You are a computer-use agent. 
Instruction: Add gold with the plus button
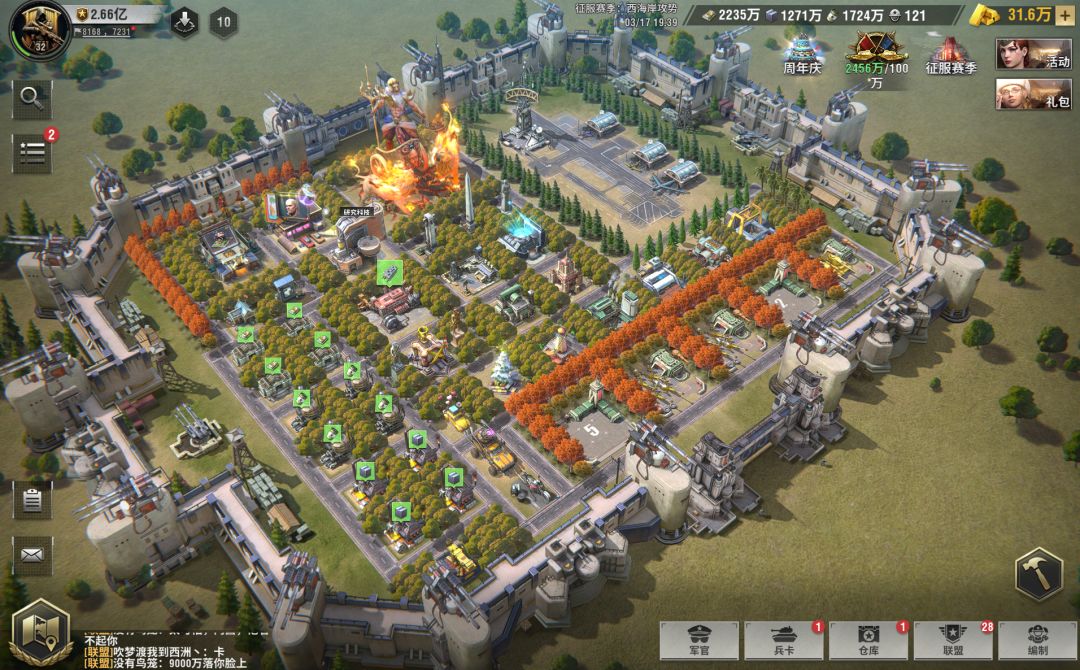[x=1064, y=15]
